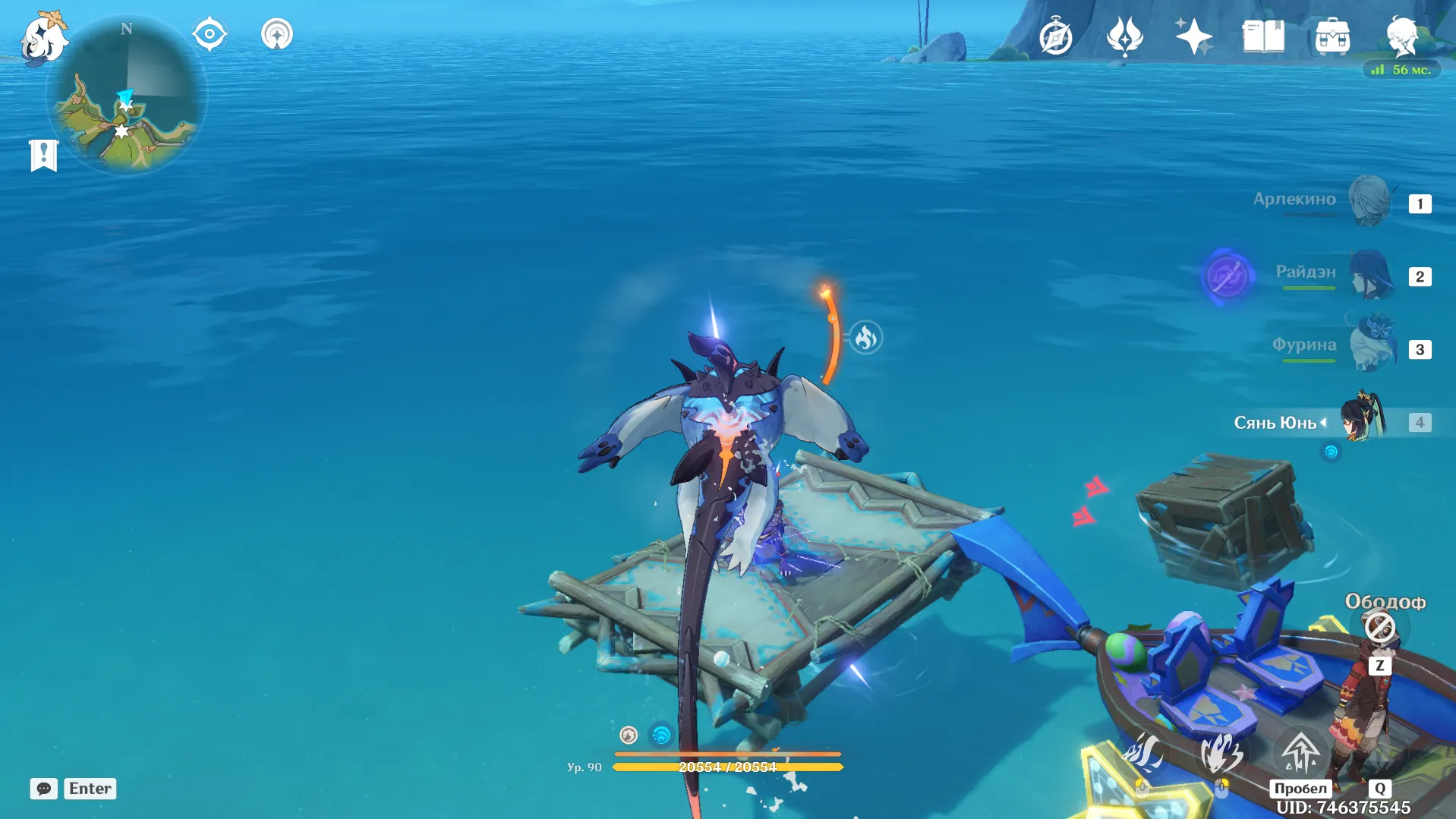Open the Paimon menu
This screenshot has height=819, width=1456.
[43, 38]
